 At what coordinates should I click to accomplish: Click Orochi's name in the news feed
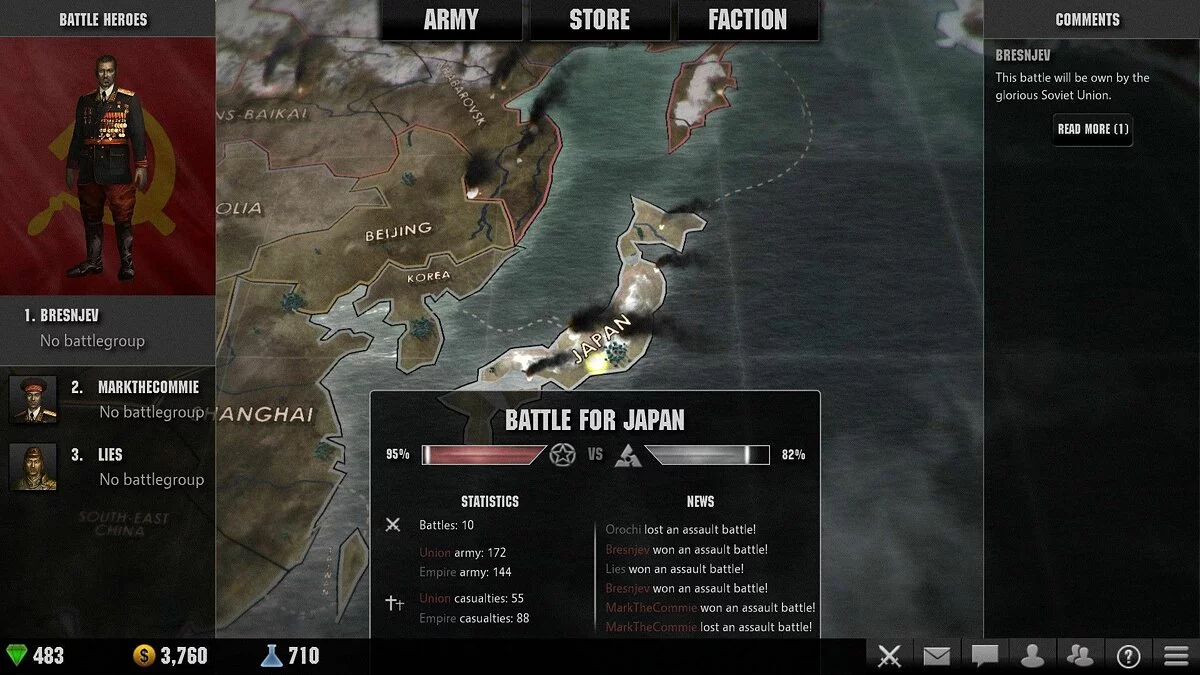click(x=623, y=530)
